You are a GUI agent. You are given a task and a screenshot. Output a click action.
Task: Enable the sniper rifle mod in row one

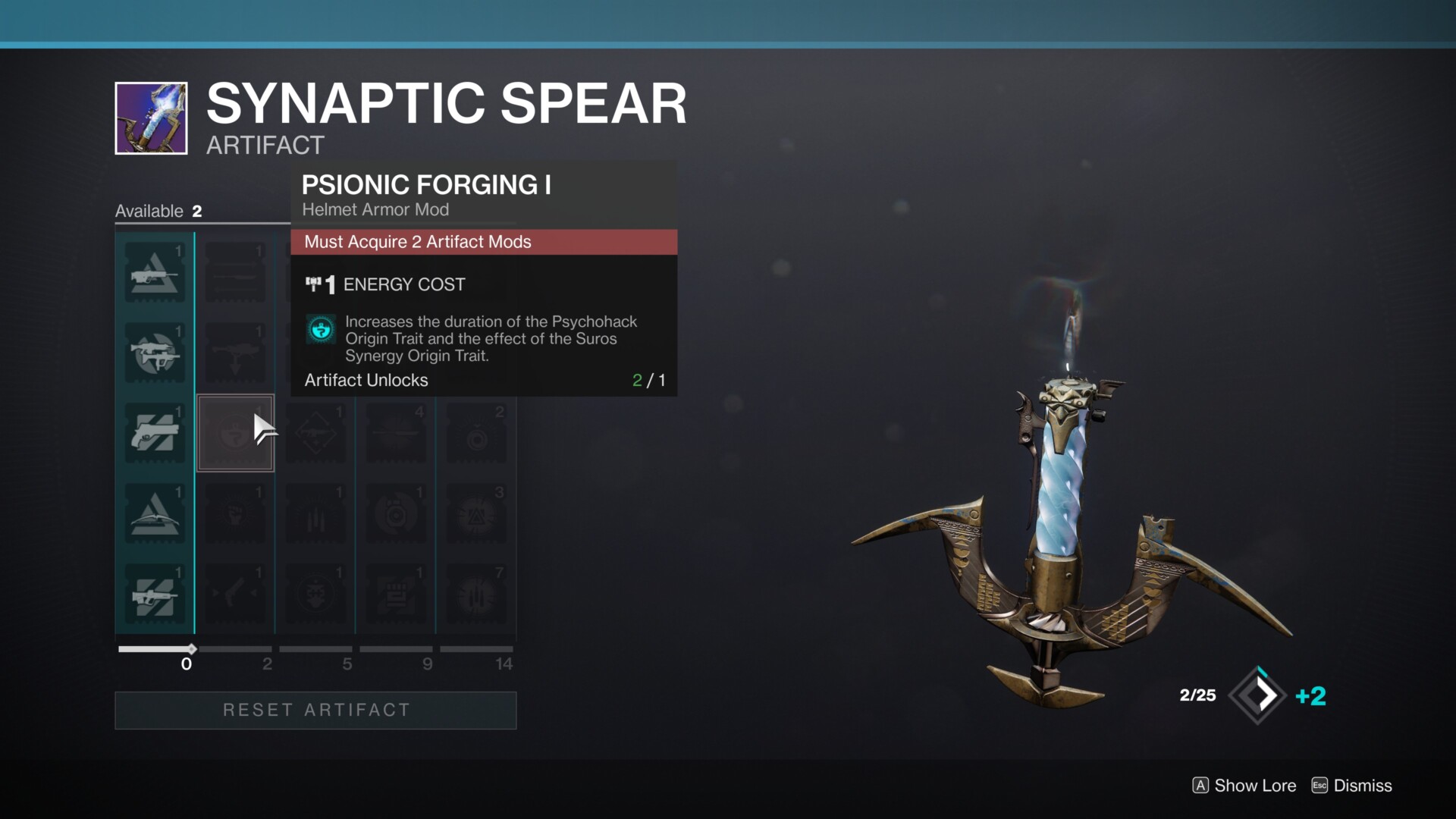click(235, 274)
